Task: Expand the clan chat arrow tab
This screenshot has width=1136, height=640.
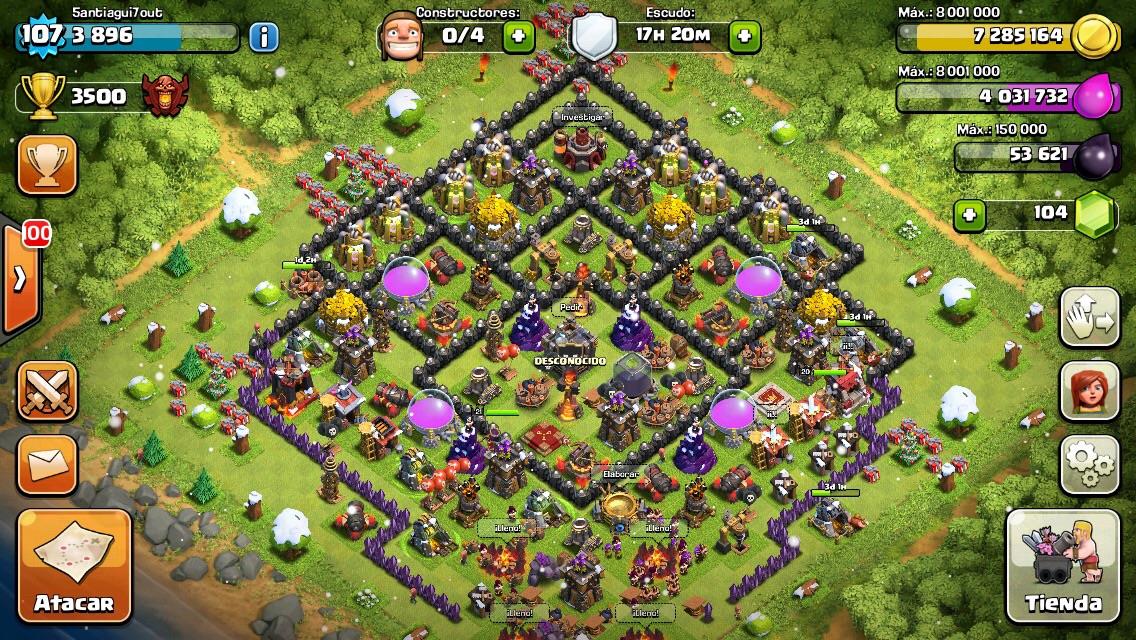Action: click(19, 279)
